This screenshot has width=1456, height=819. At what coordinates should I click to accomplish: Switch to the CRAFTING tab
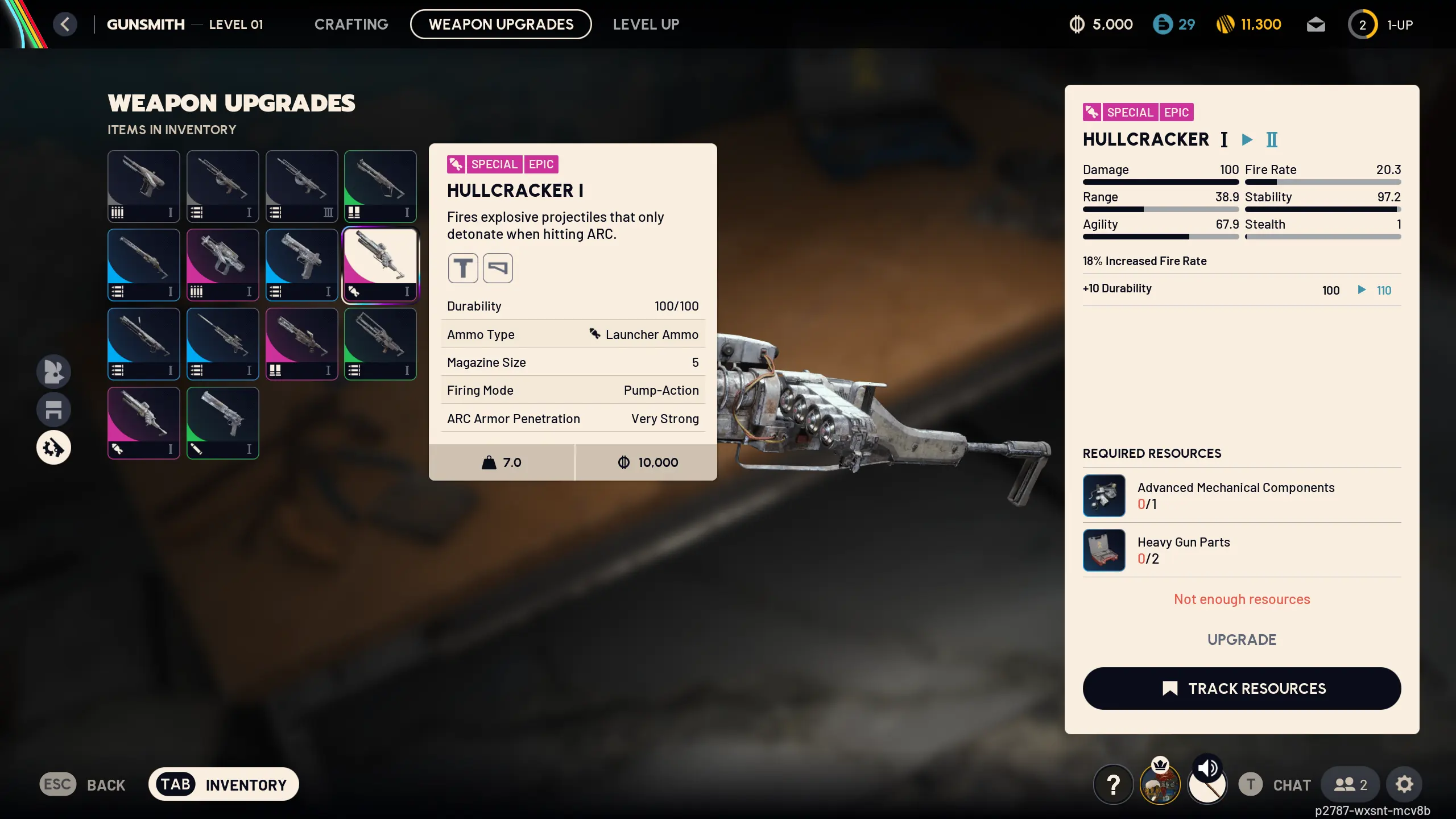(x=351, y=24)
